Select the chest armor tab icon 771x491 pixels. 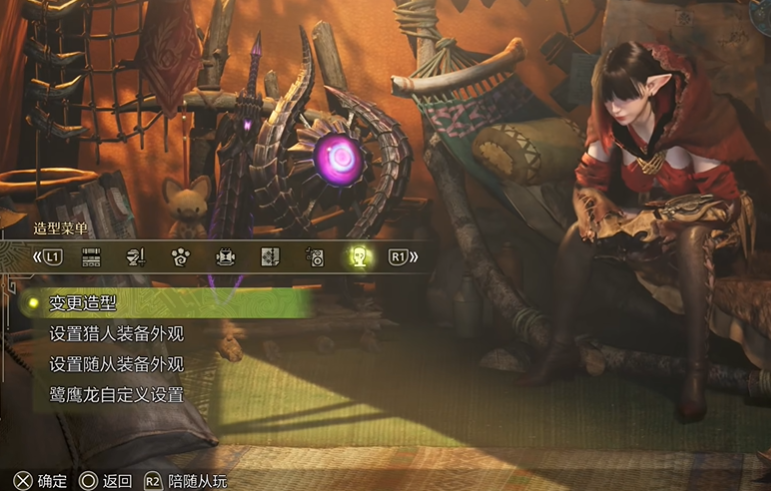[225, 257]
